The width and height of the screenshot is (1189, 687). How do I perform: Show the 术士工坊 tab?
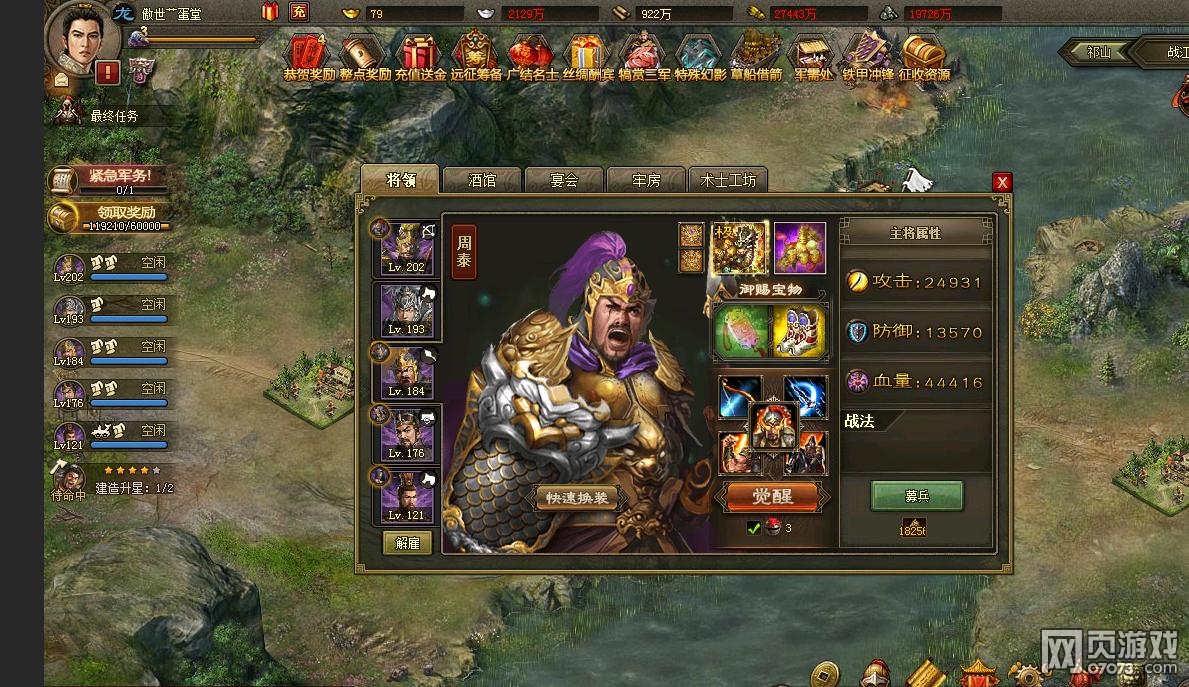click(x=728, y=180)
